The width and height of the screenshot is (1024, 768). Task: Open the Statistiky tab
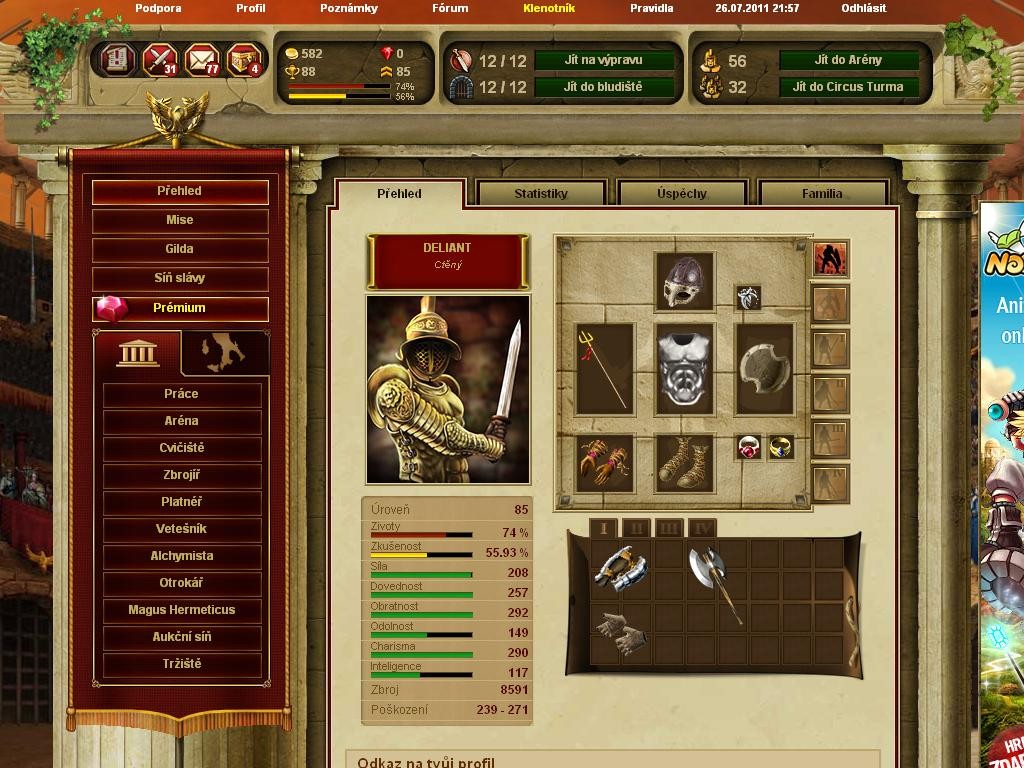coord(541,194)
